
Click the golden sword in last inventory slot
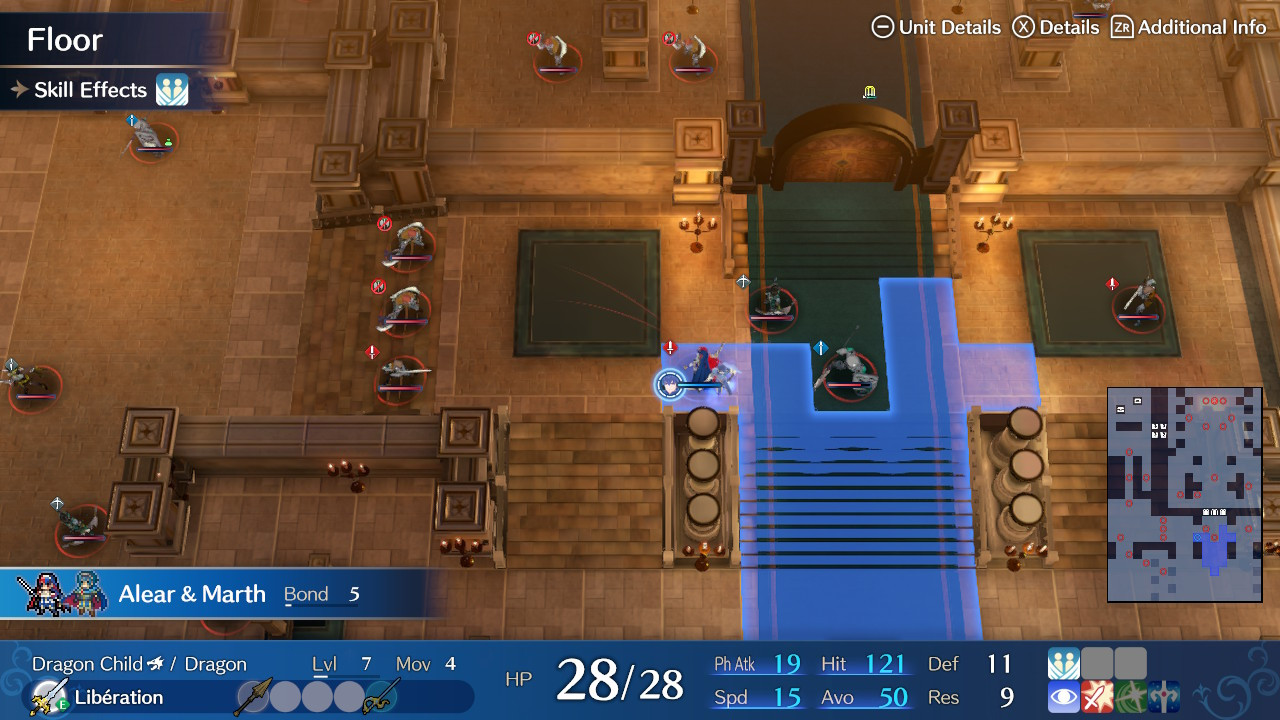coord(381,697)
